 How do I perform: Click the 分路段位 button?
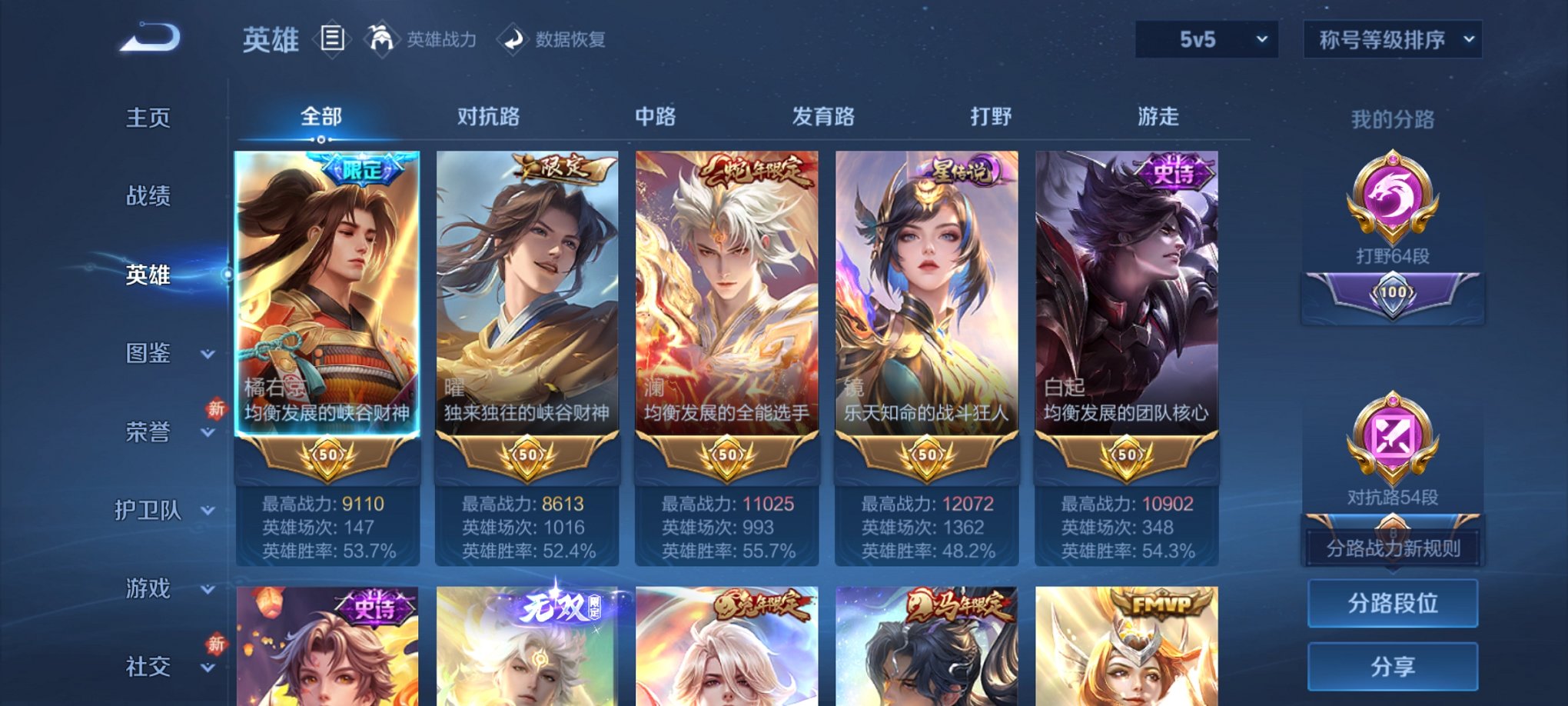pyautogui.click(x=1393, y=604)
